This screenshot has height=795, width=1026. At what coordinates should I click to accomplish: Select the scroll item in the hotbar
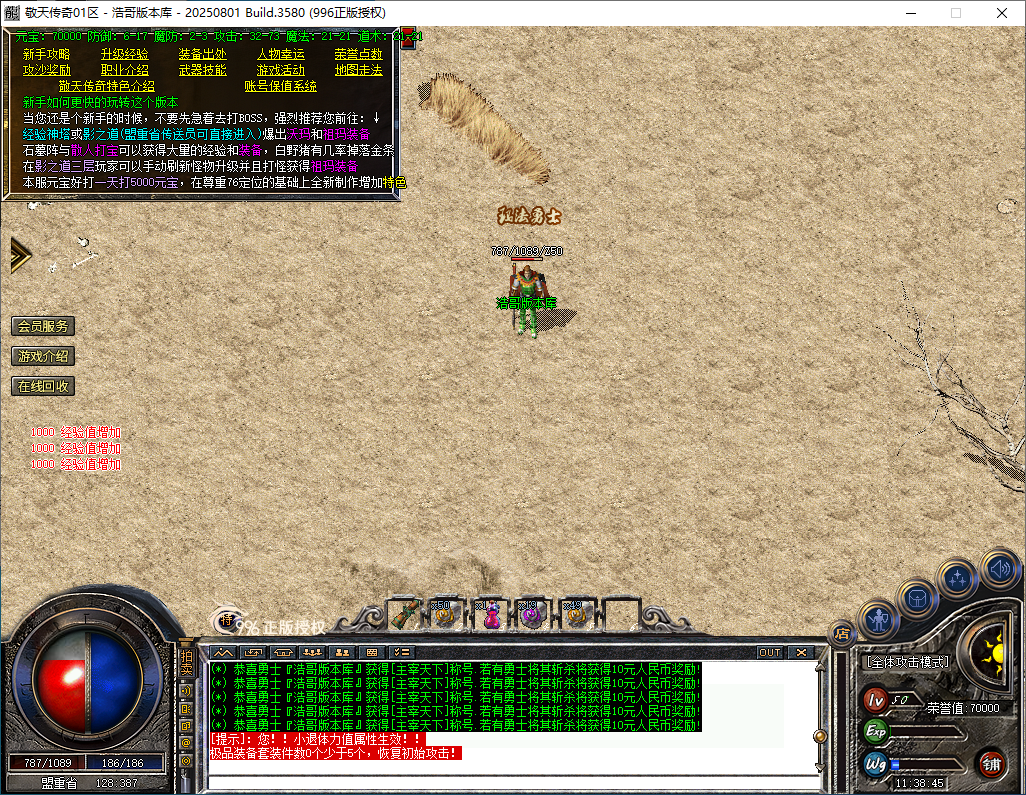tap(403, 613)
